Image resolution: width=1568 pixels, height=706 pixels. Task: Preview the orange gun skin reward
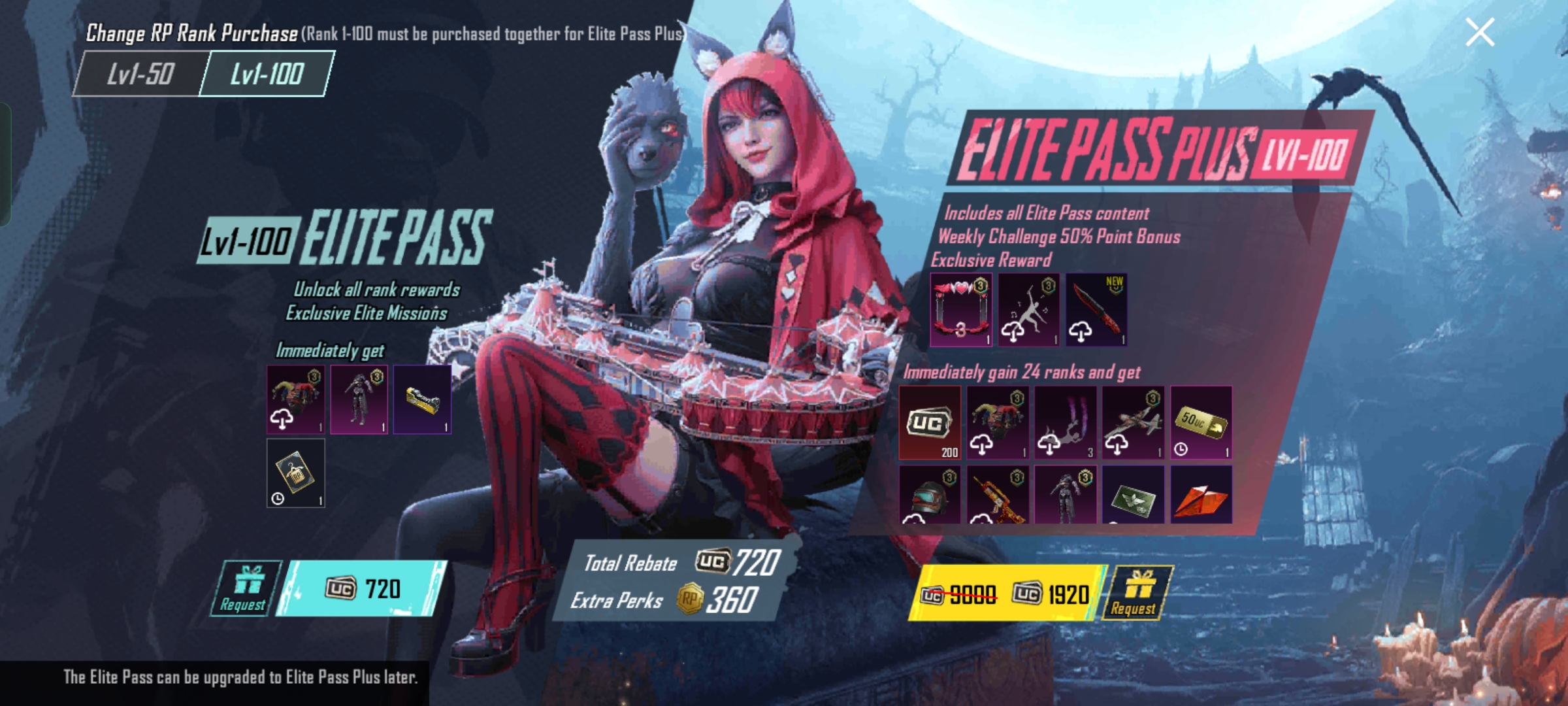point(998,495)
